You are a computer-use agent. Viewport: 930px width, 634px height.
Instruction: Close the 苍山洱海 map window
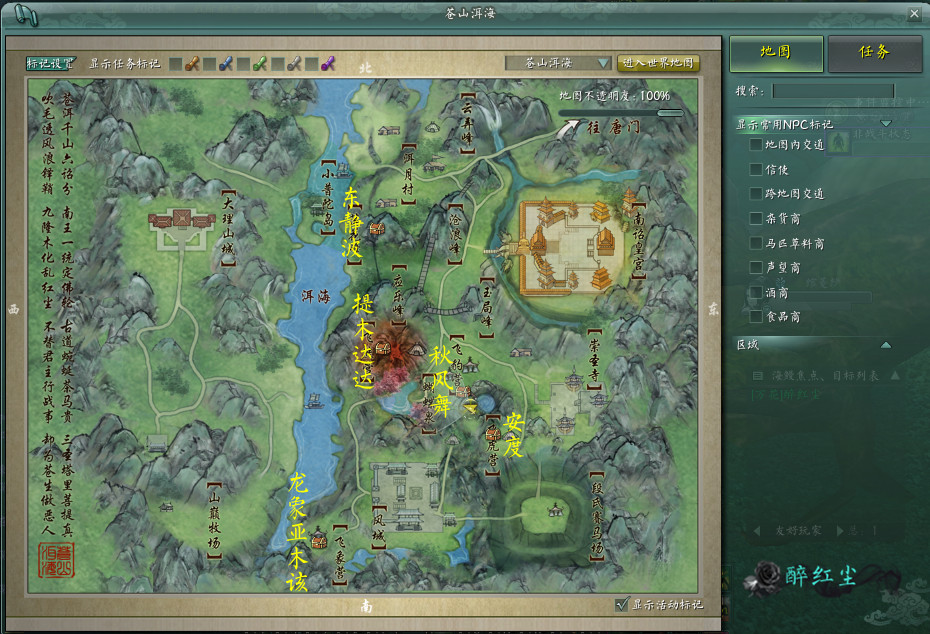[x=914, y=14]
